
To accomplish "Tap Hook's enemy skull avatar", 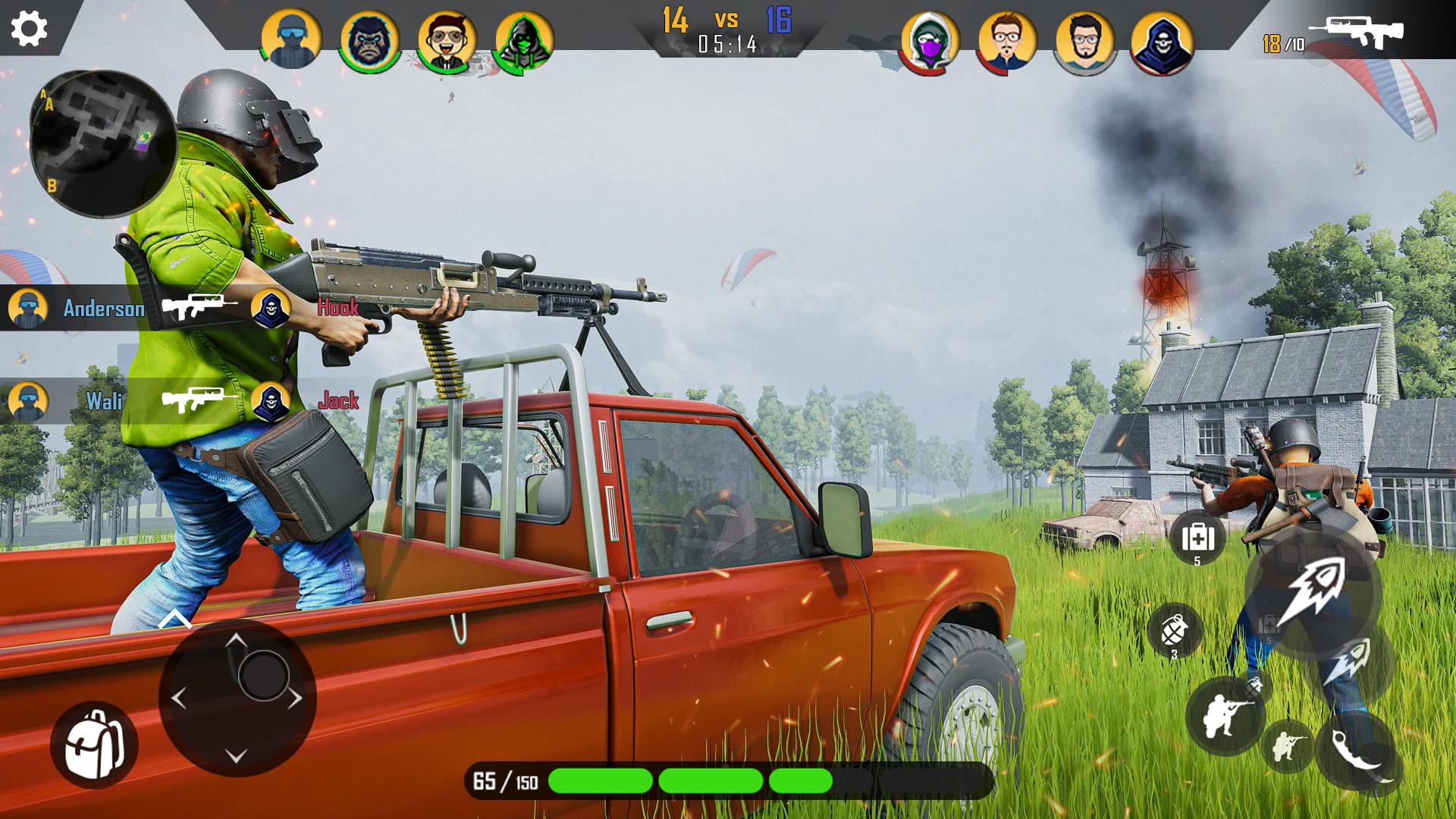I will pos(271,308).
